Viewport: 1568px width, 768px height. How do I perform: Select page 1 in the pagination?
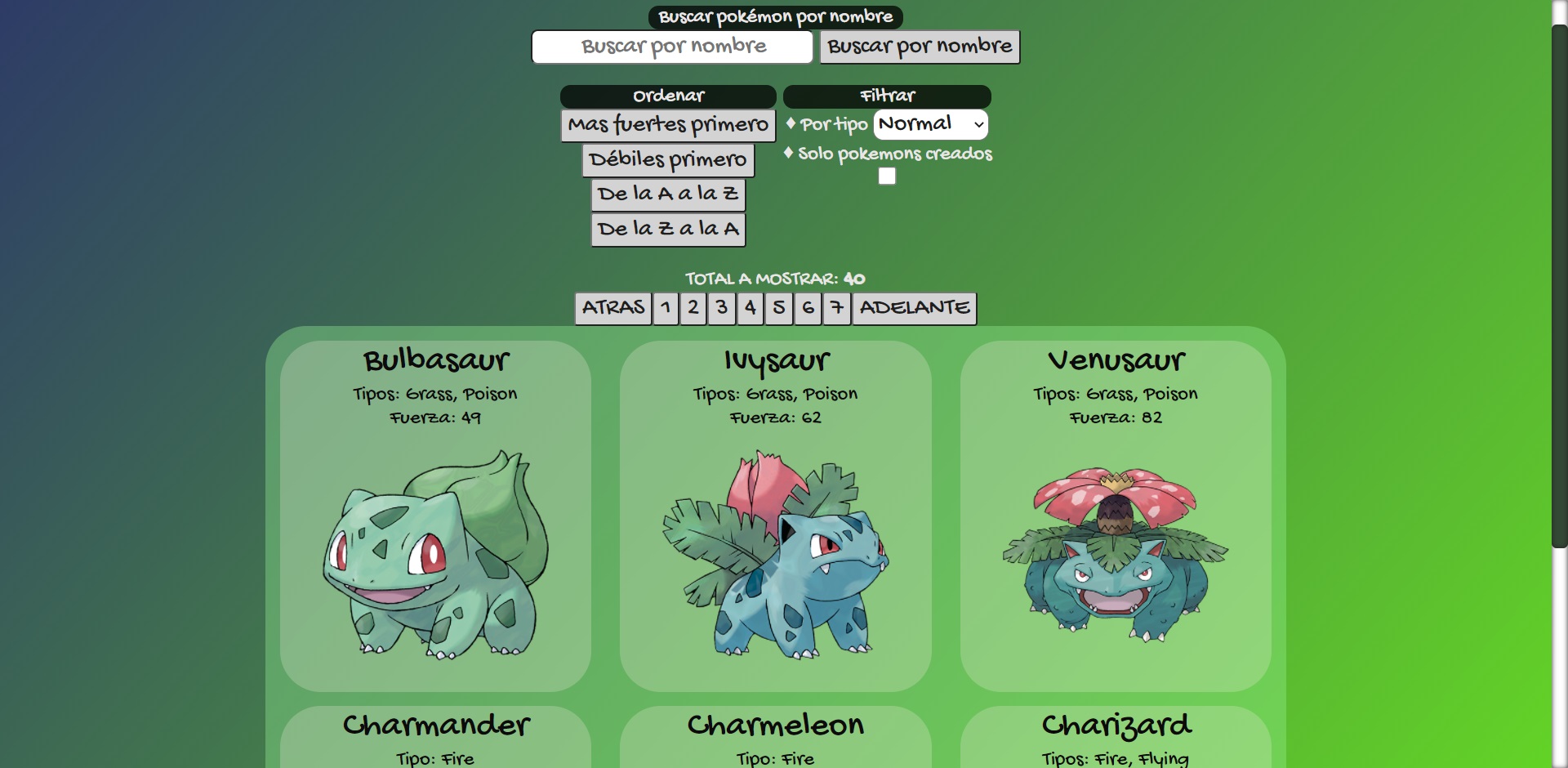[x=665, y=308]
